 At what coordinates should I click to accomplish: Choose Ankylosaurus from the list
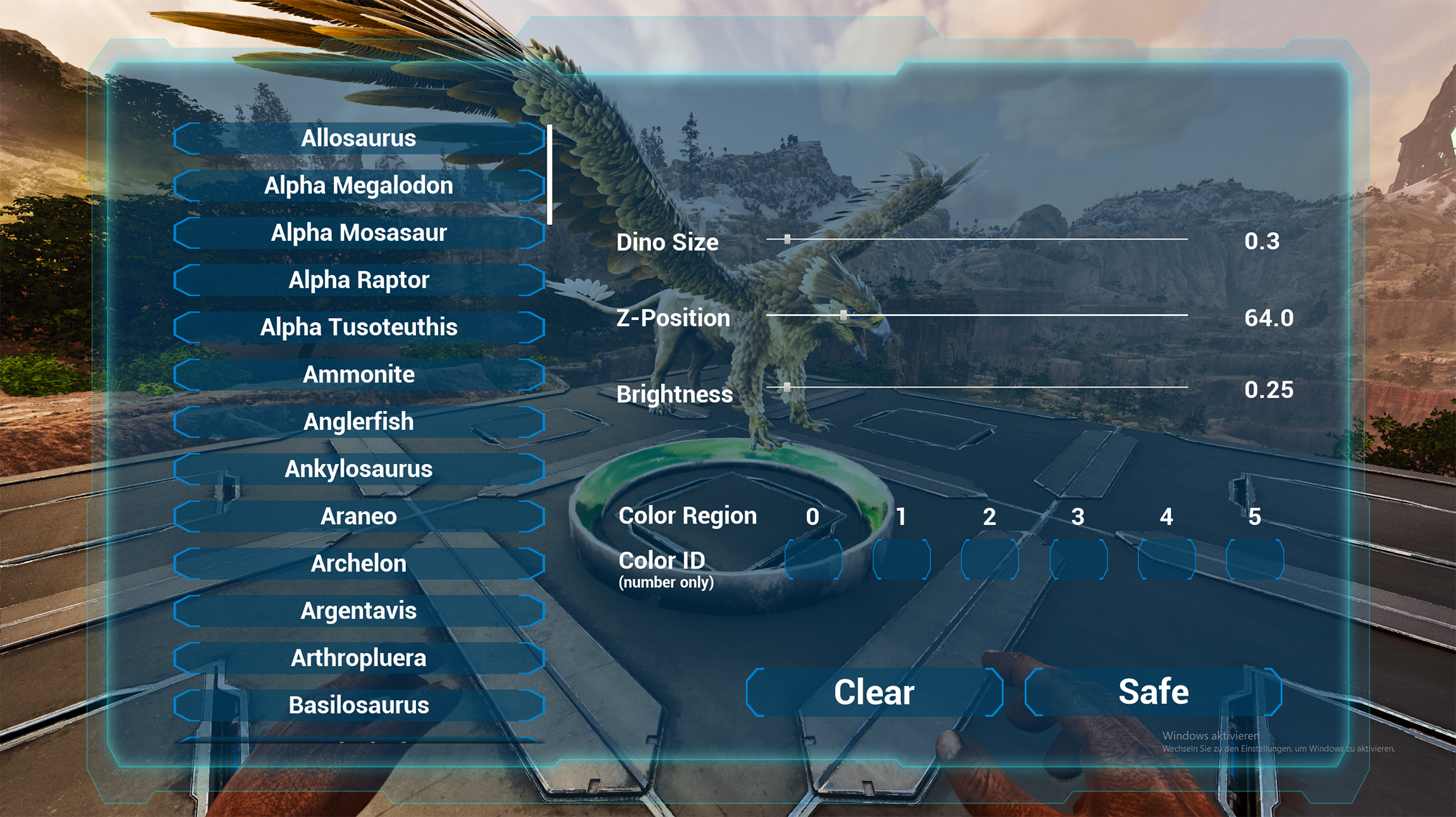[358, 469]
